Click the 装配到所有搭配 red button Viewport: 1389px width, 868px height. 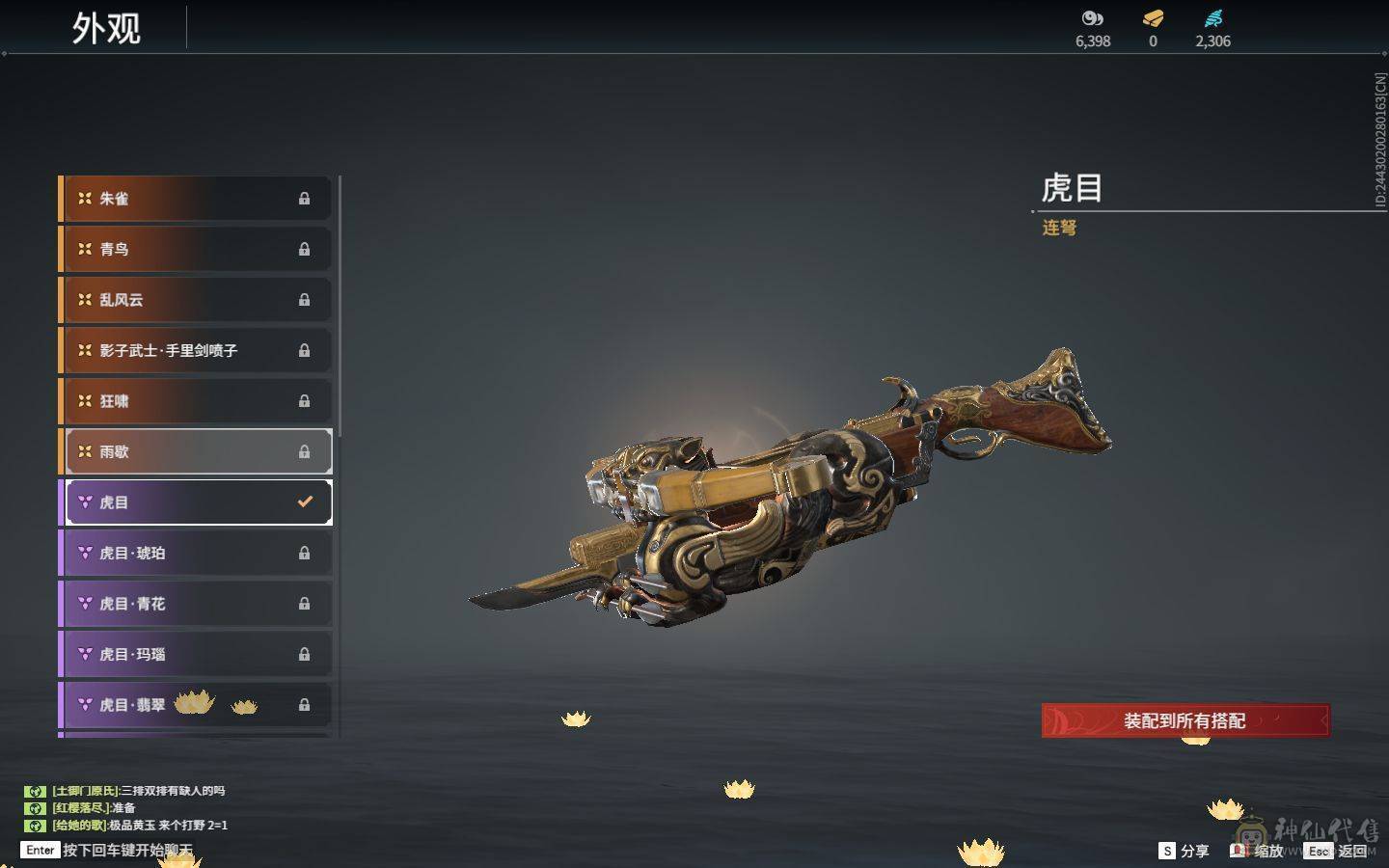point(1185,720)
